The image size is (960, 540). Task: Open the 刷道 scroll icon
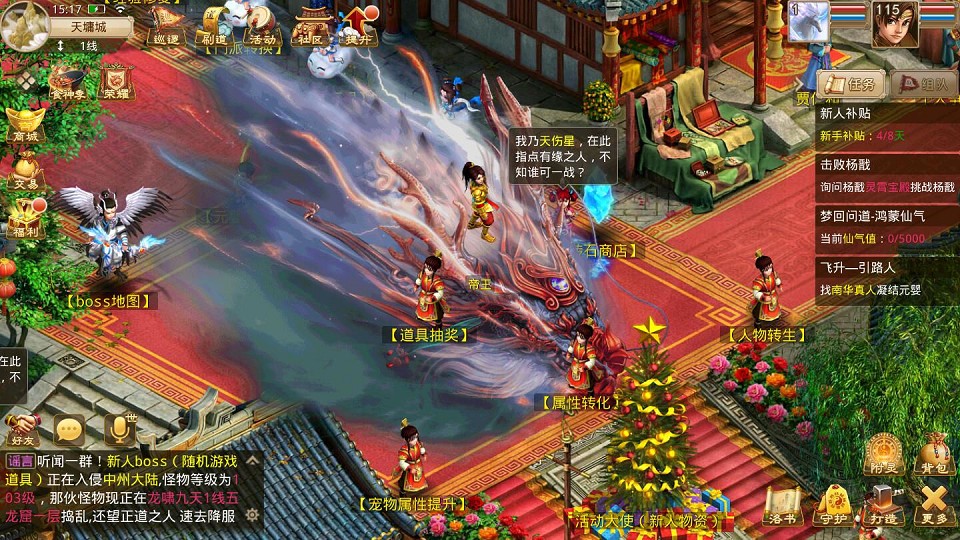tap(214, 26)
